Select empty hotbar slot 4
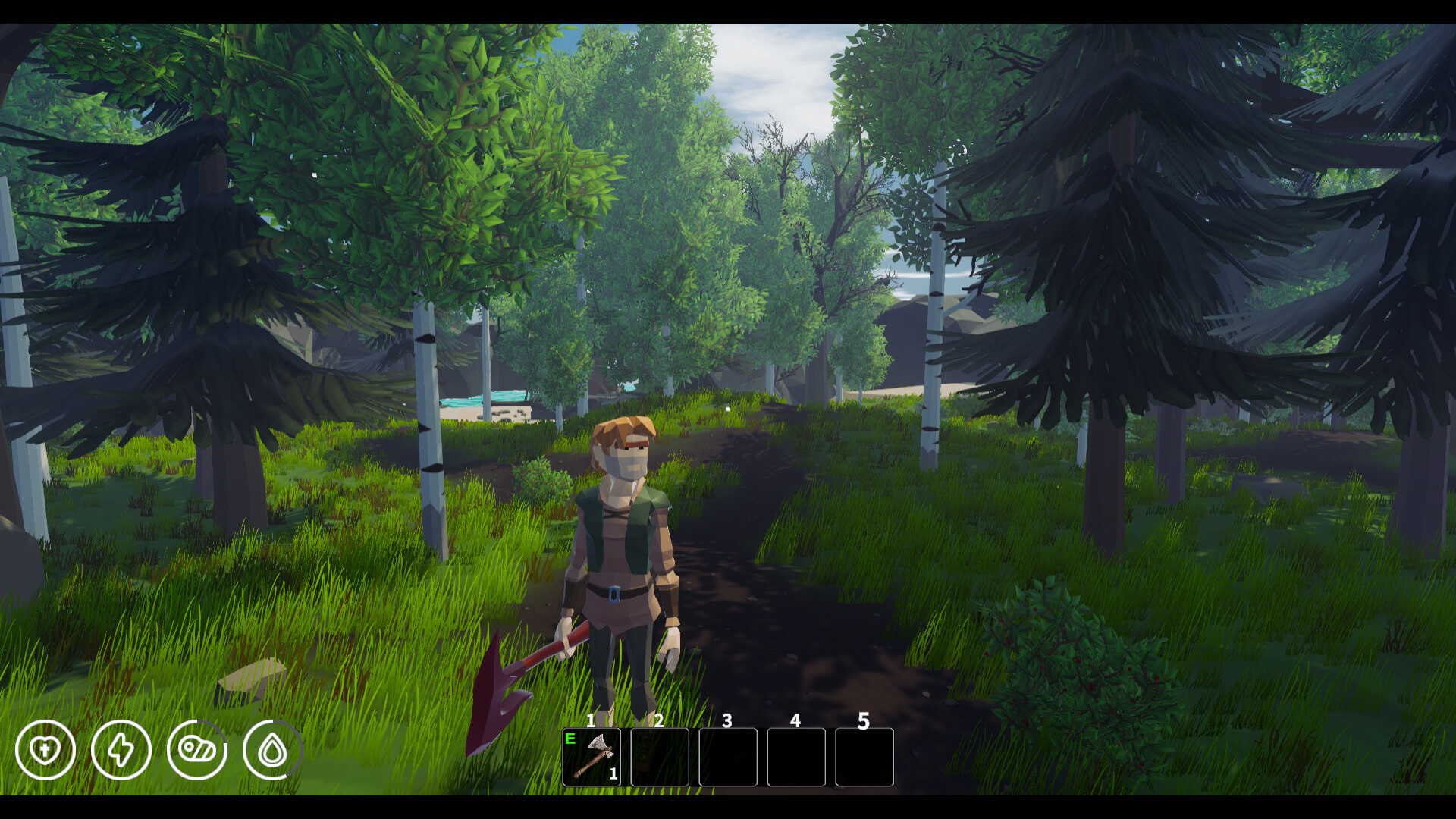Viewport: 1456px width, 819px height. tap(796, 758)
